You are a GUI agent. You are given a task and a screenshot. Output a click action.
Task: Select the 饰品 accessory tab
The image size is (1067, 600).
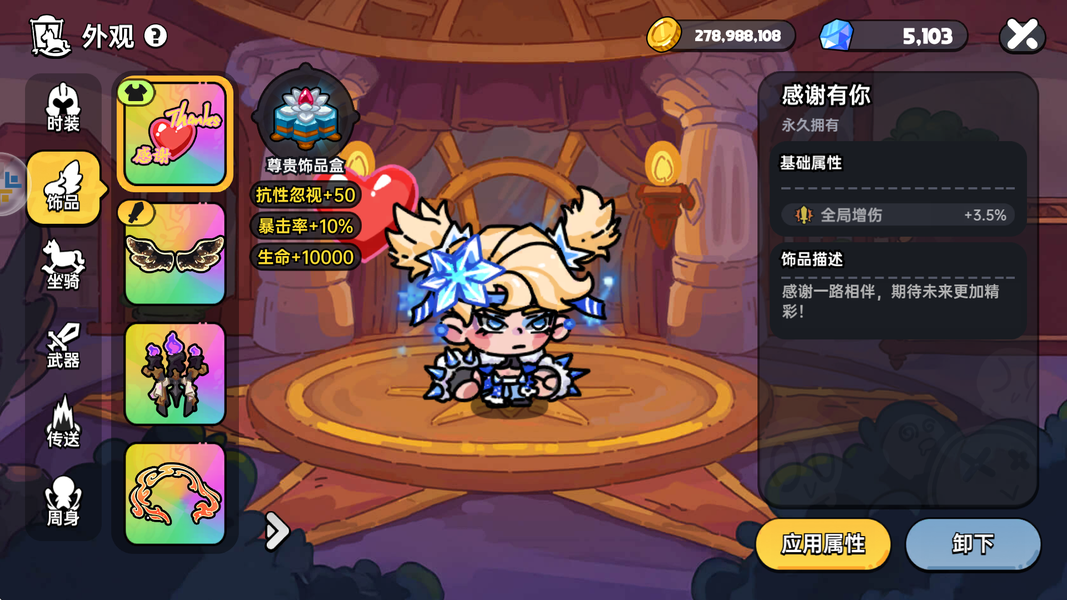tap(64, 187)
